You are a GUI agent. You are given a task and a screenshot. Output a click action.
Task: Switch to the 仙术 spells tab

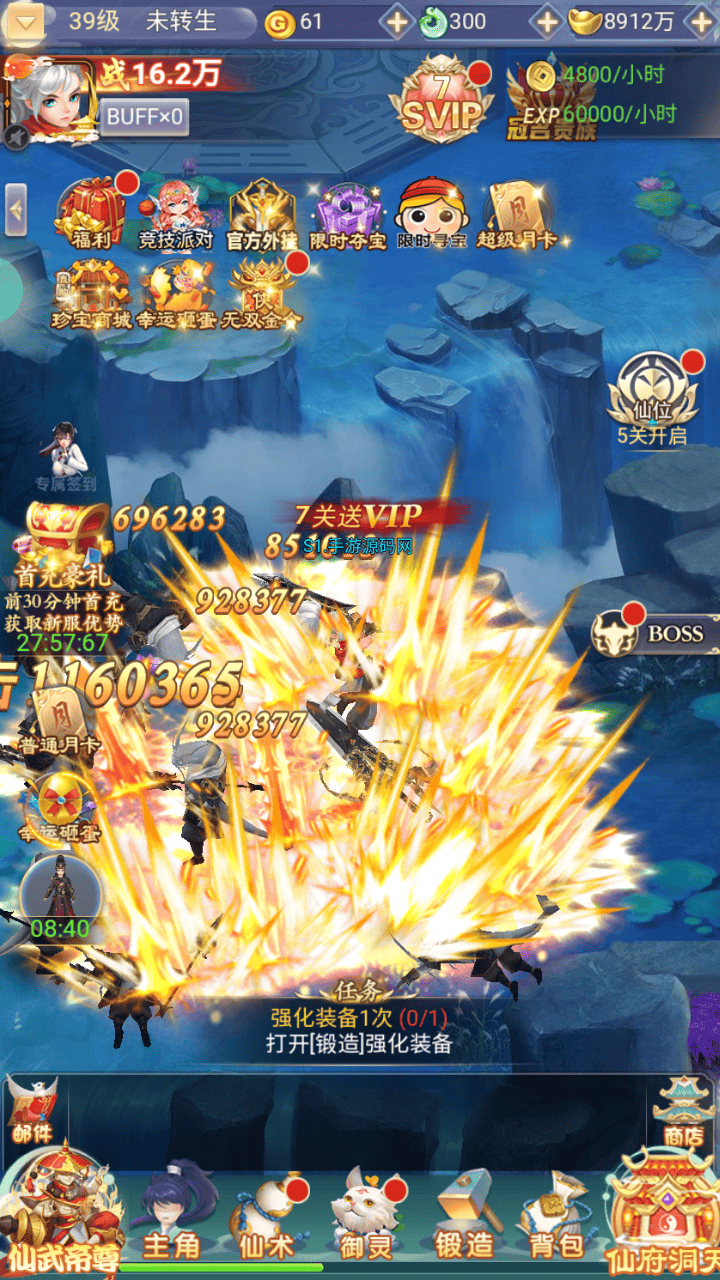click(265, 1218)
